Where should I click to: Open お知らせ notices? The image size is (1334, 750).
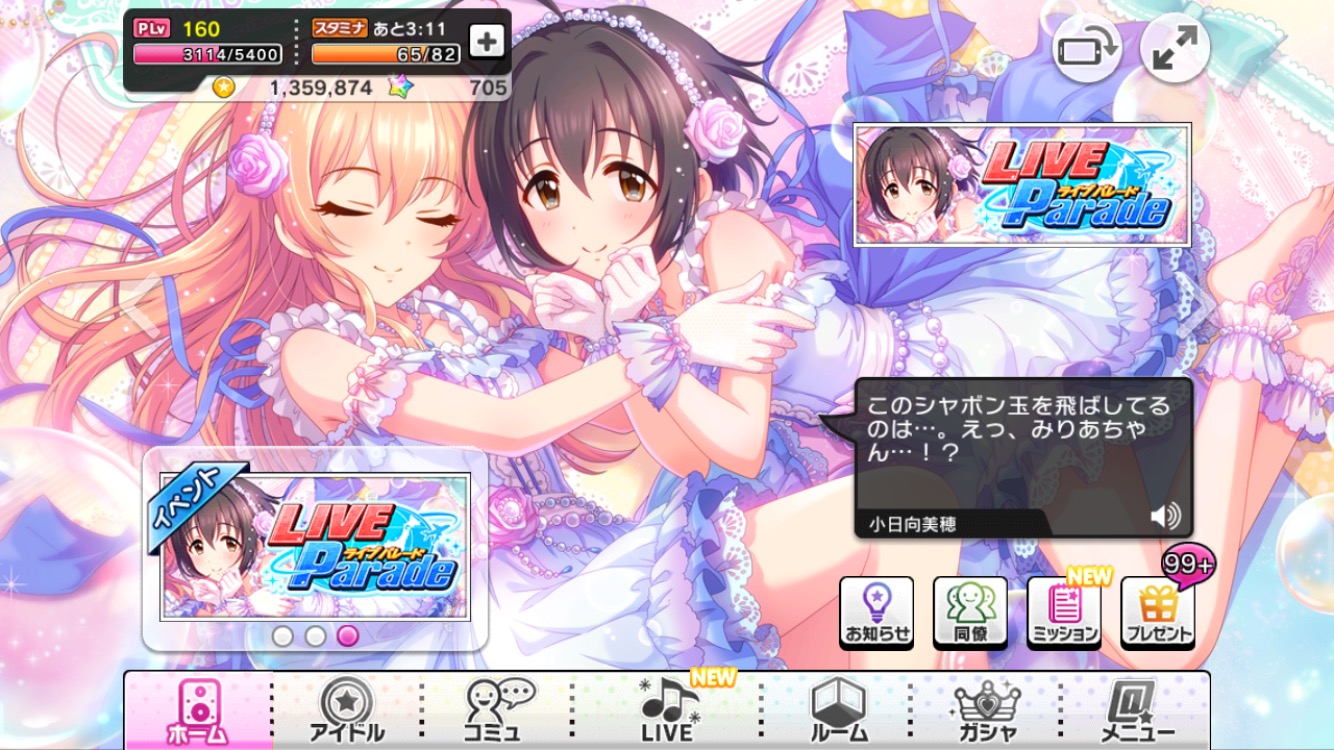coord(876,612)
